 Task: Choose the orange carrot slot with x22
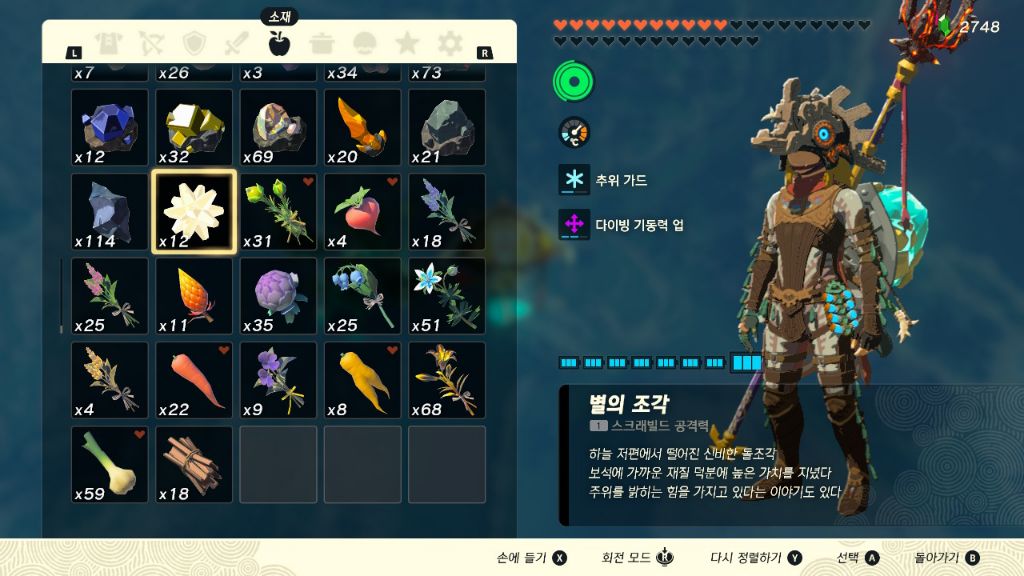pyautogui.click(x=194, y=380)
